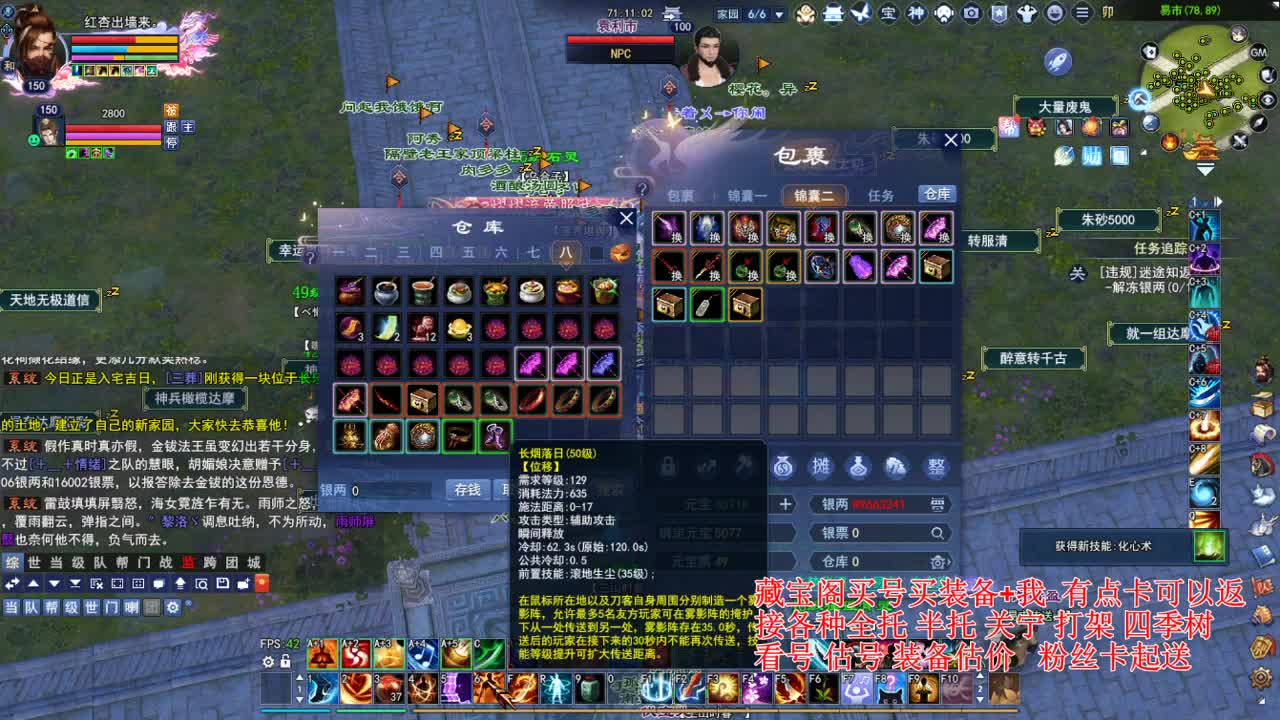
Task: Expand the 家园 6/6 dropdown arrow at top
Action: click(777, 12)
